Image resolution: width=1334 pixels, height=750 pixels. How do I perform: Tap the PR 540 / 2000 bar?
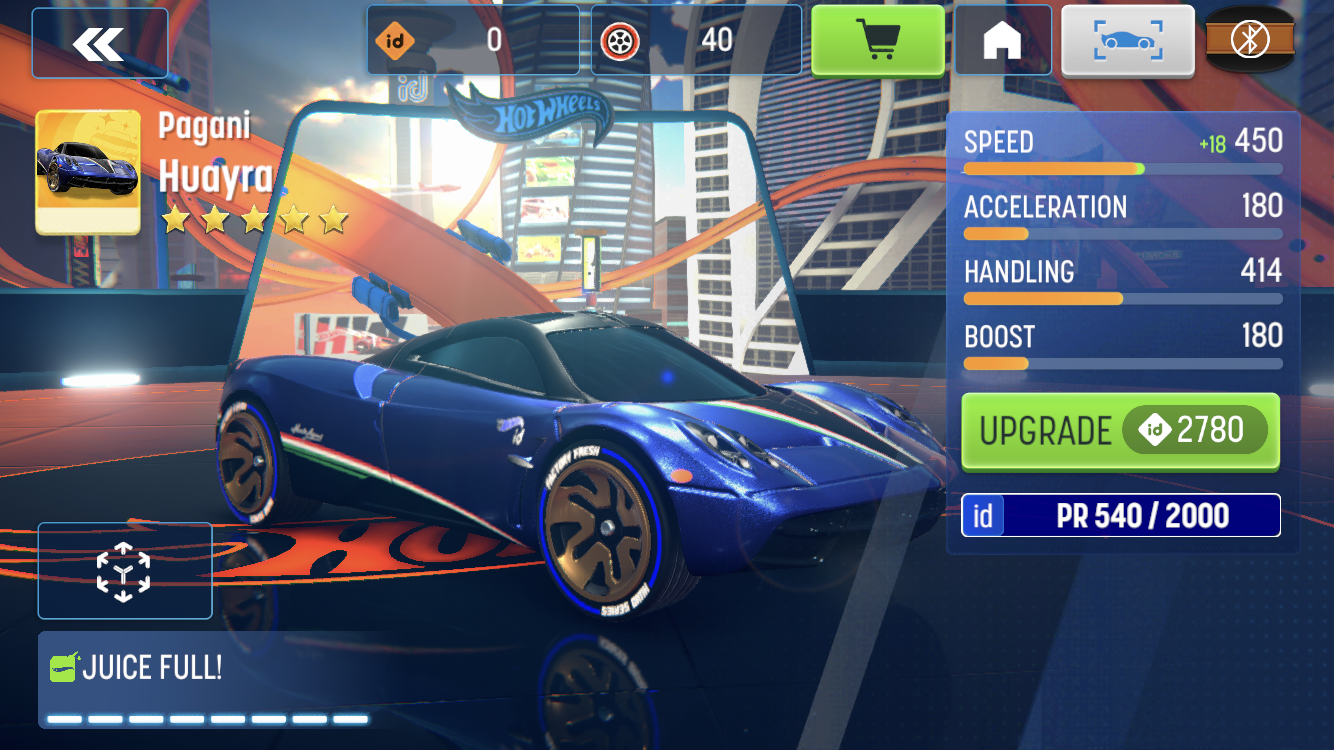[x=1120, y=515]
